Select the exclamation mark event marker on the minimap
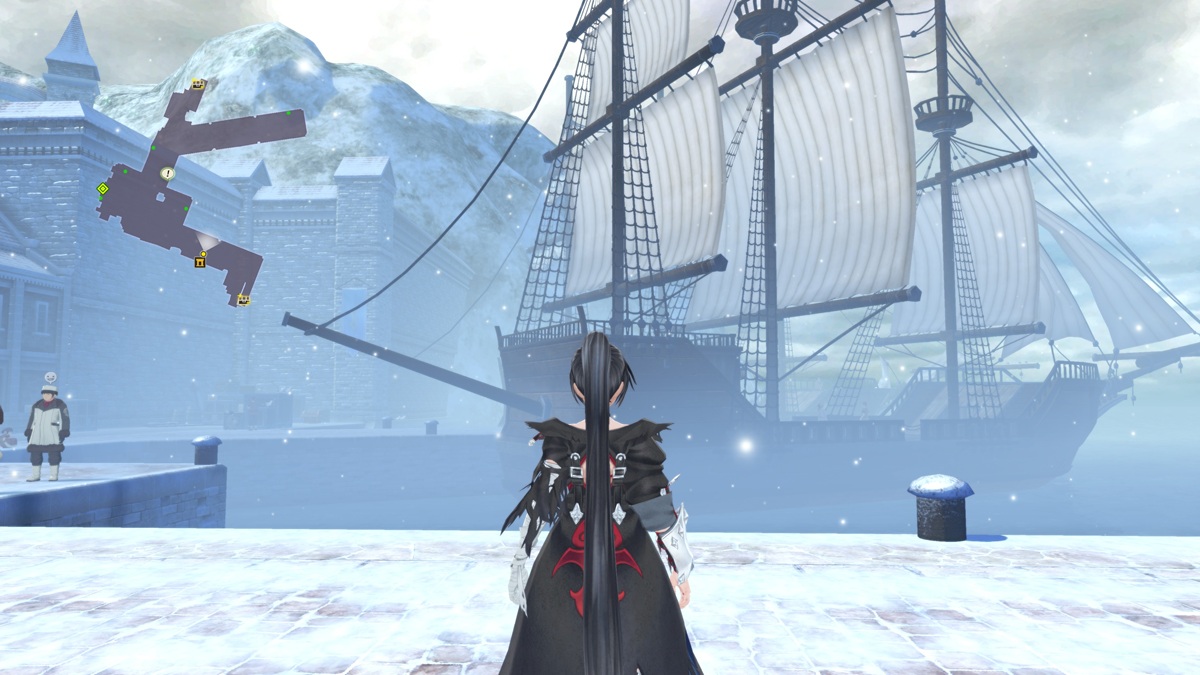The width and height of the screenshot is (1200, 675). click(x=167, y=173)
